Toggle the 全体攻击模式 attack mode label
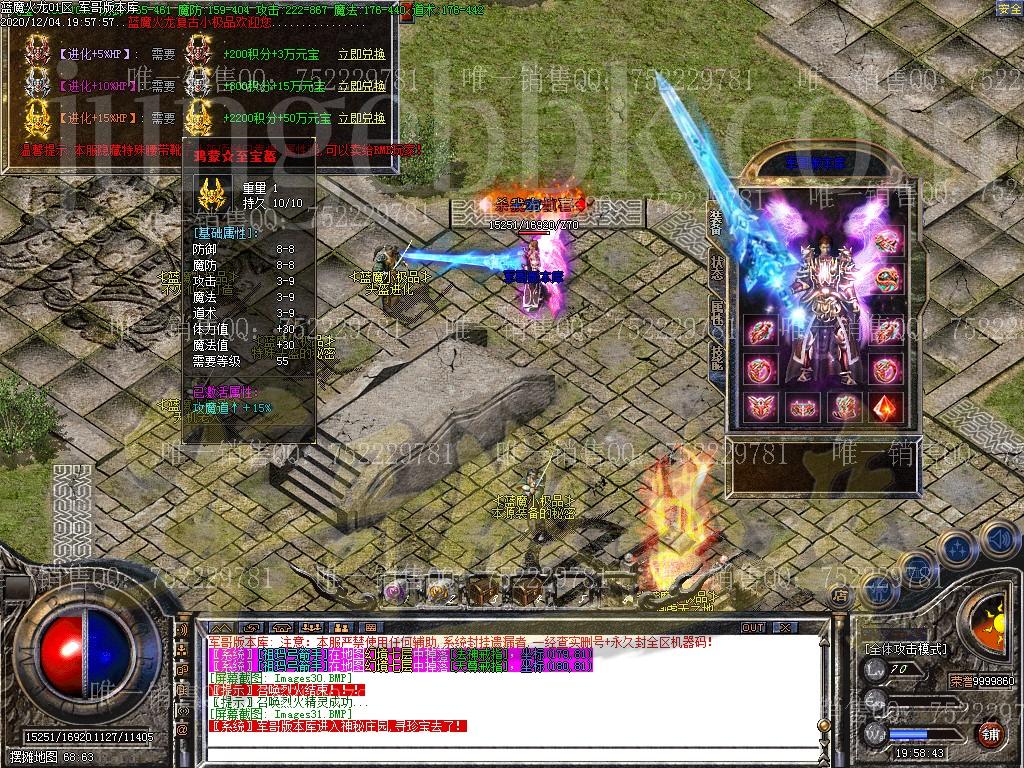This screenshot has width=1024, height=768. coord(906,649)
